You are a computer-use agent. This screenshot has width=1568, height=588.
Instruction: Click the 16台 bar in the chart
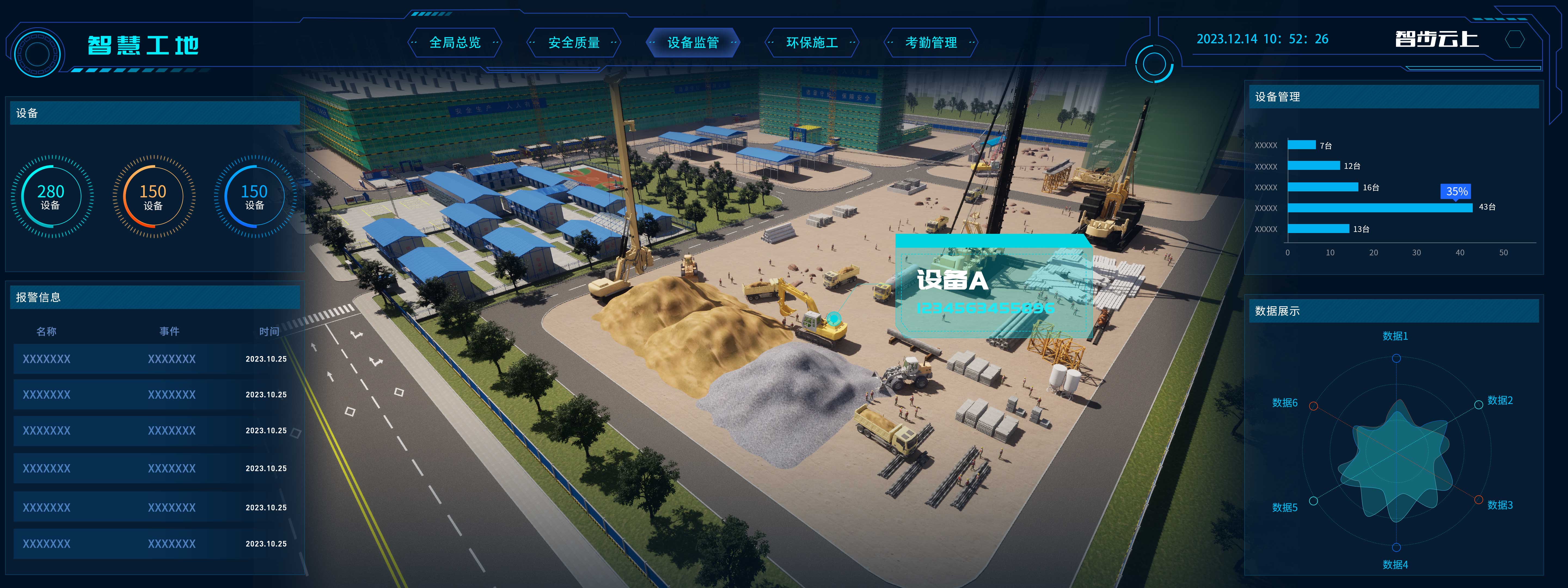tap(1323, 187)
